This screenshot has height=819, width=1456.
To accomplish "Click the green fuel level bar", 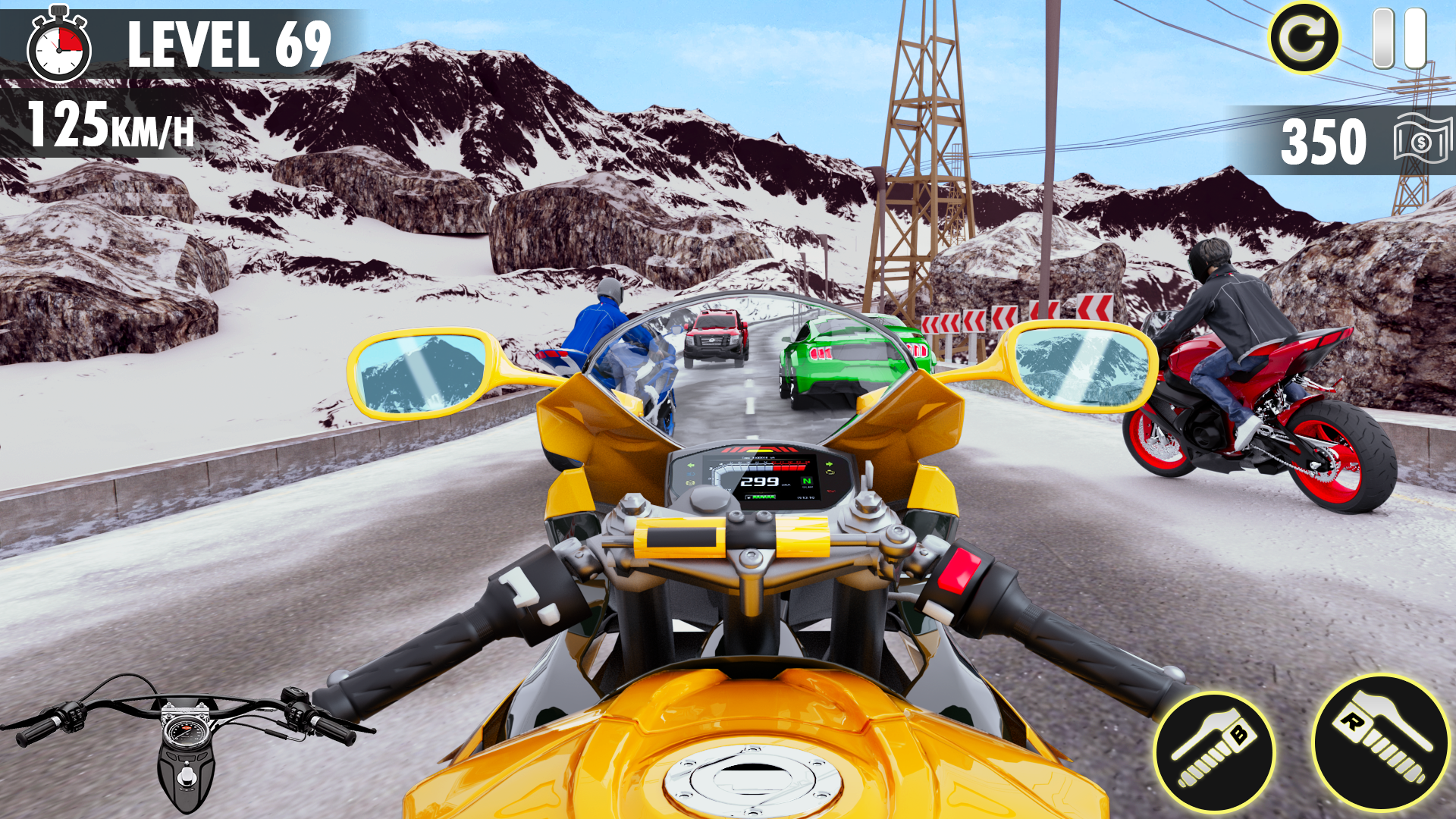I will [764, 497].
